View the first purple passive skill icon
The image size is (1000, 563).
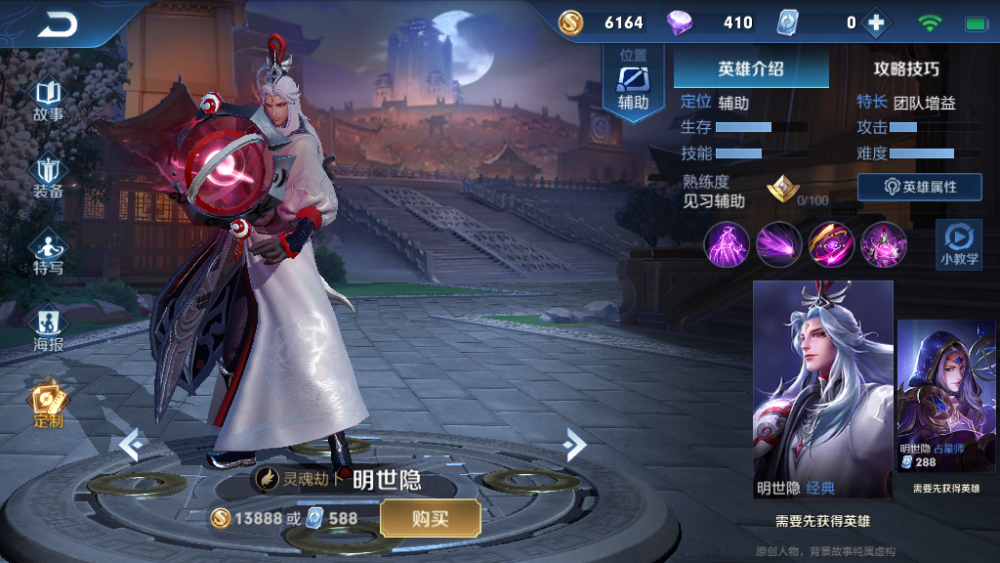coord(727,245)
